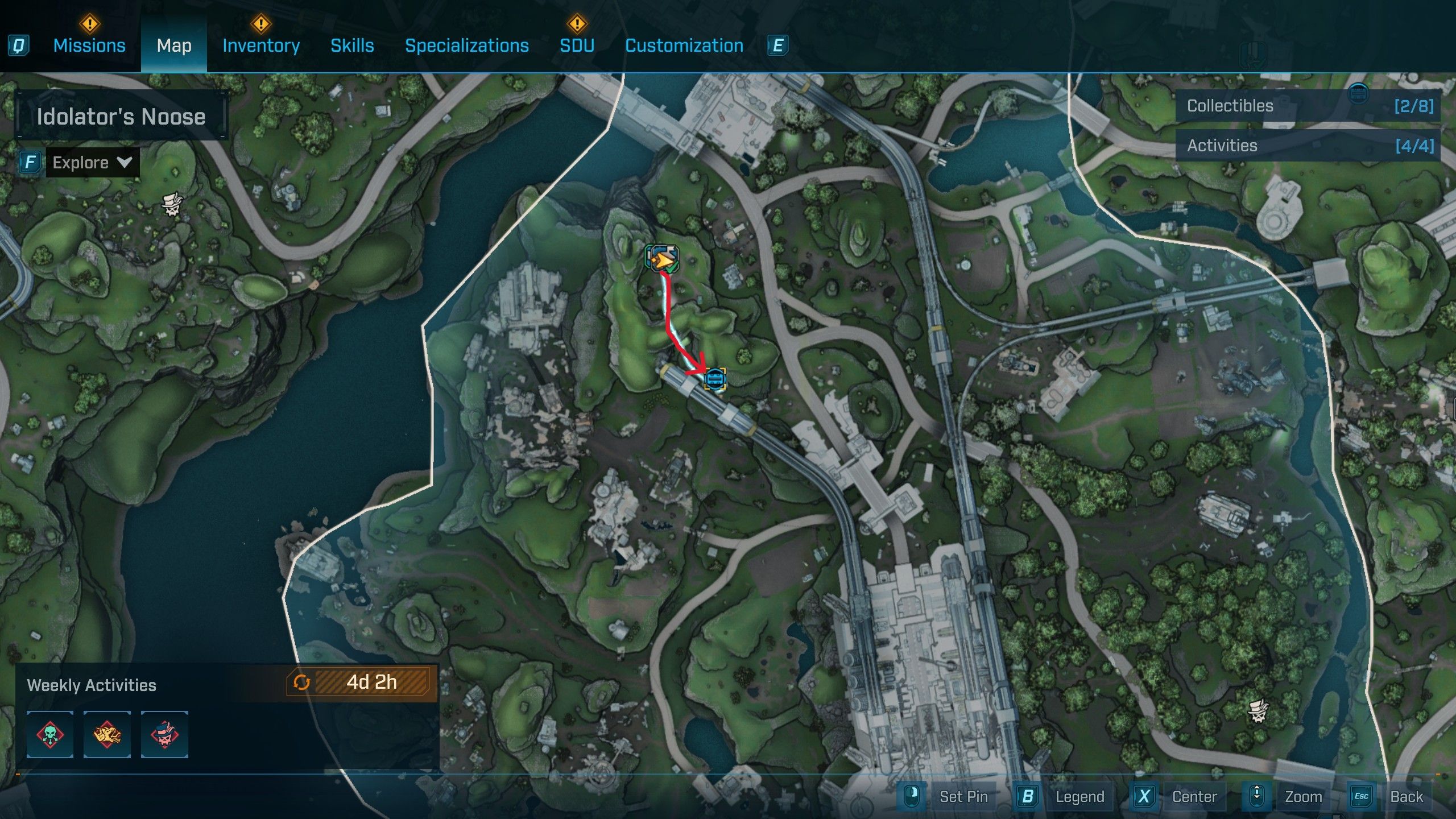The height and width of the screenshot is (819, 1456).
Task: Select the Skills tab
Action: pyautogui.click(x=352, y=45)
